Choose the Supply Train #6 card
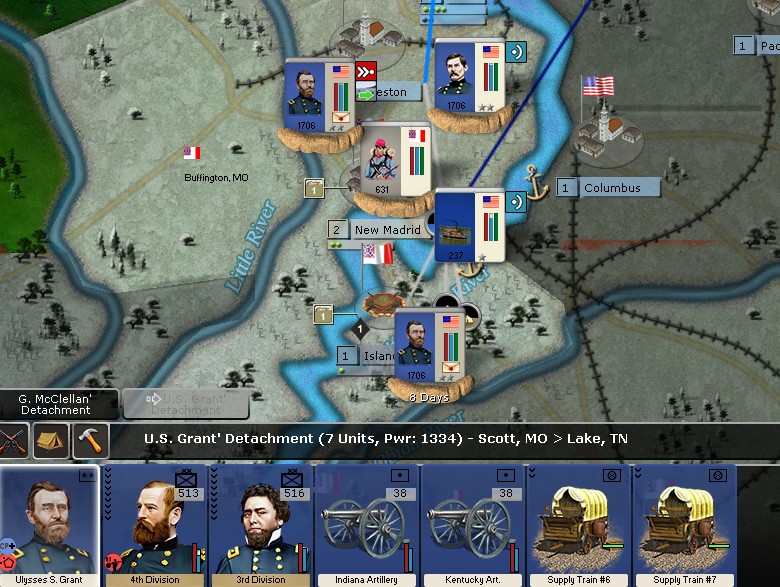Screen dimensions: 780x587 pyautogui.click(x=579, y=525)
